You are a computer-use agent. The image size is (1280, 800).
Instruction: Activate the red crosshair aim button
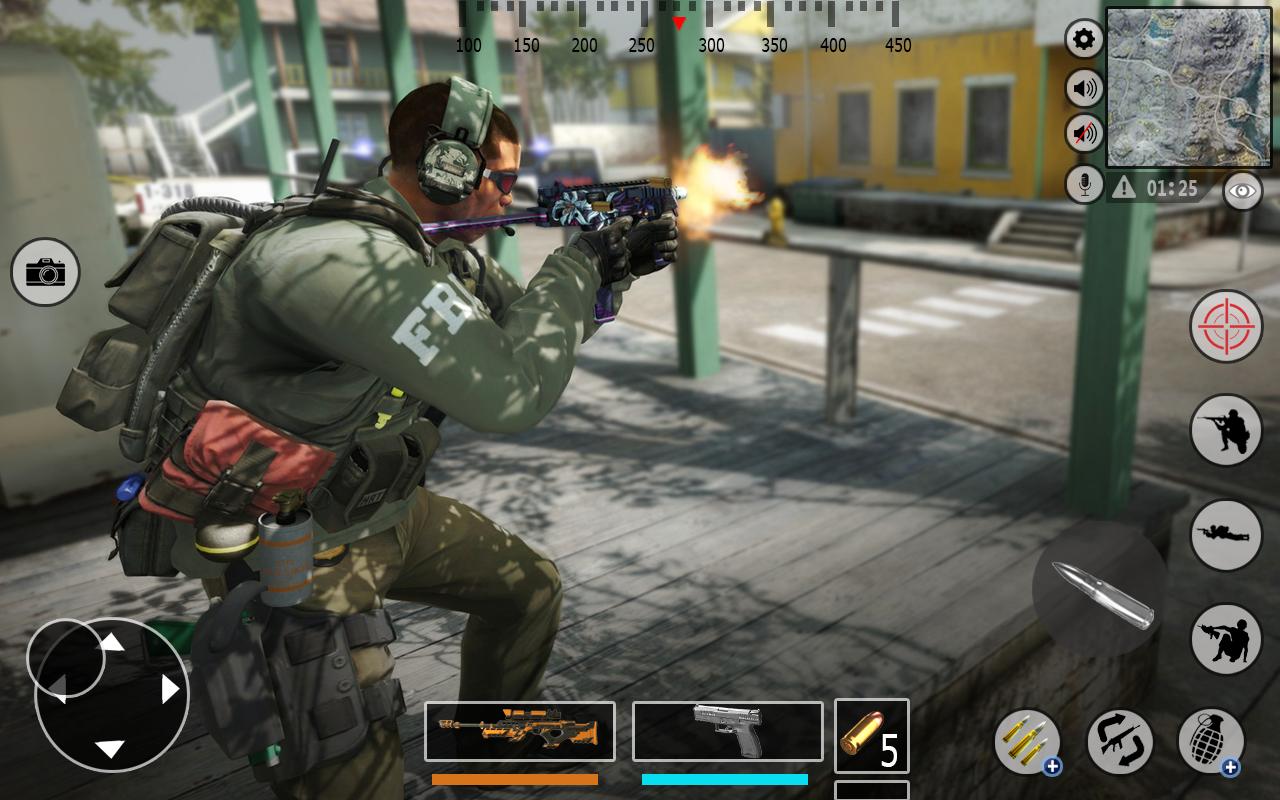[1226, 326]
